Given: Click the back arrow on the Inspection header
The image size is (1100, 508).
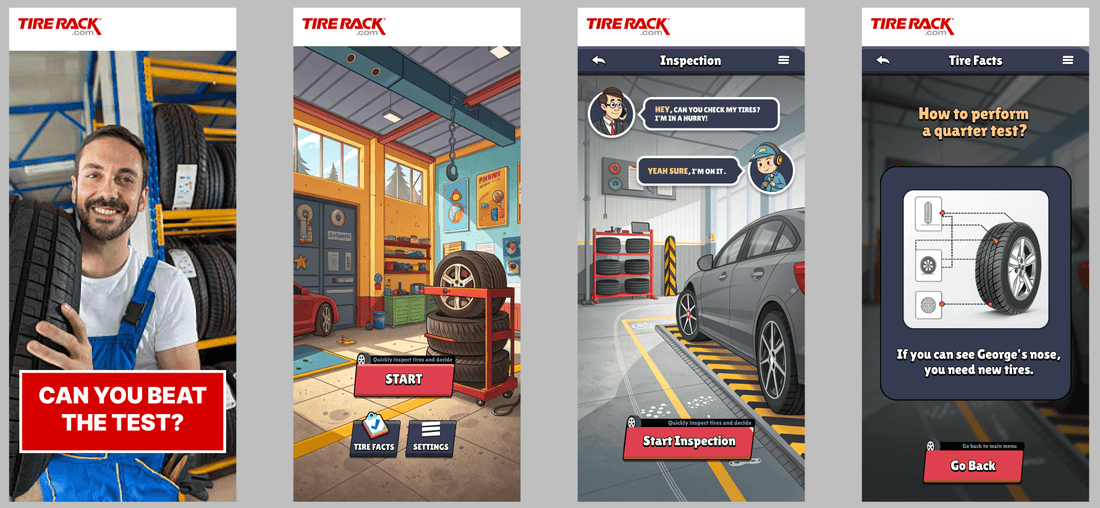Looking at the screenshot, I should pos(598,61).
